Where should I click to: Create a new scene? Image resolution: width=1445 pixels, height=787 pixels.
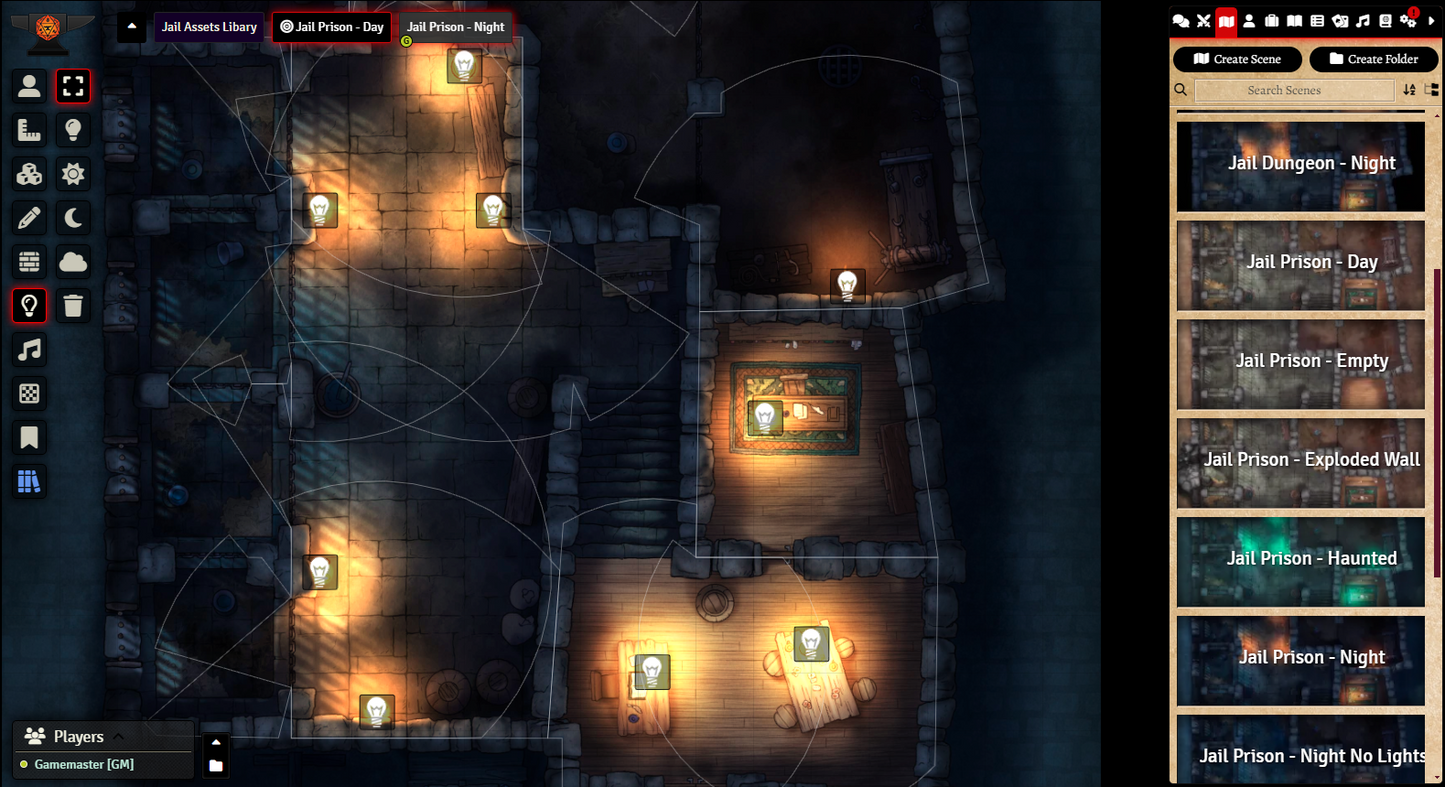pos(1237,59)
